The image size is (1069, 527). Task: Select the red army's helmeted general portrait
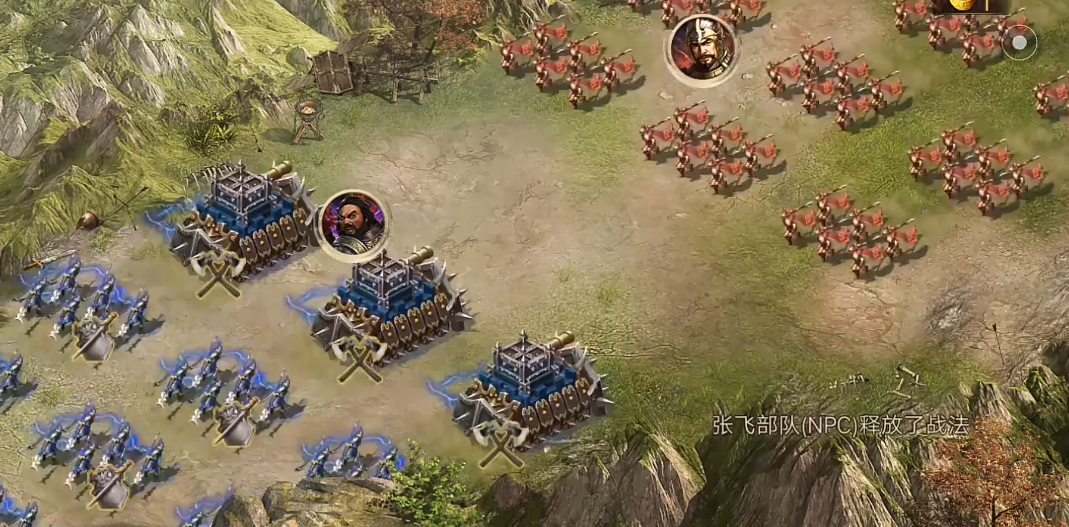701,49
